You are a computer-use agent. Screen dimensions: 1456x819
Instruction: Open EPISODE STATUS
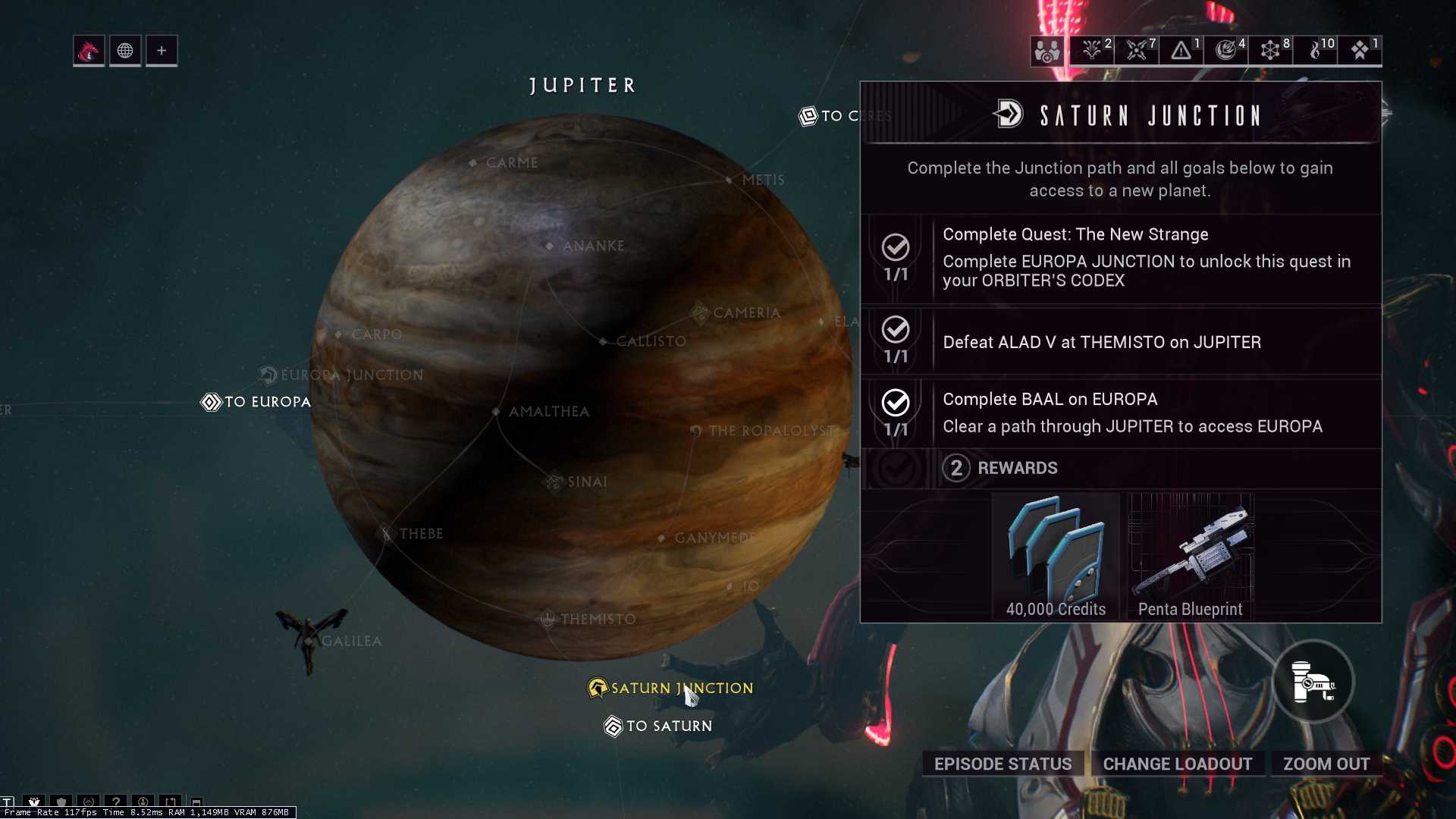click(1003, 764)
